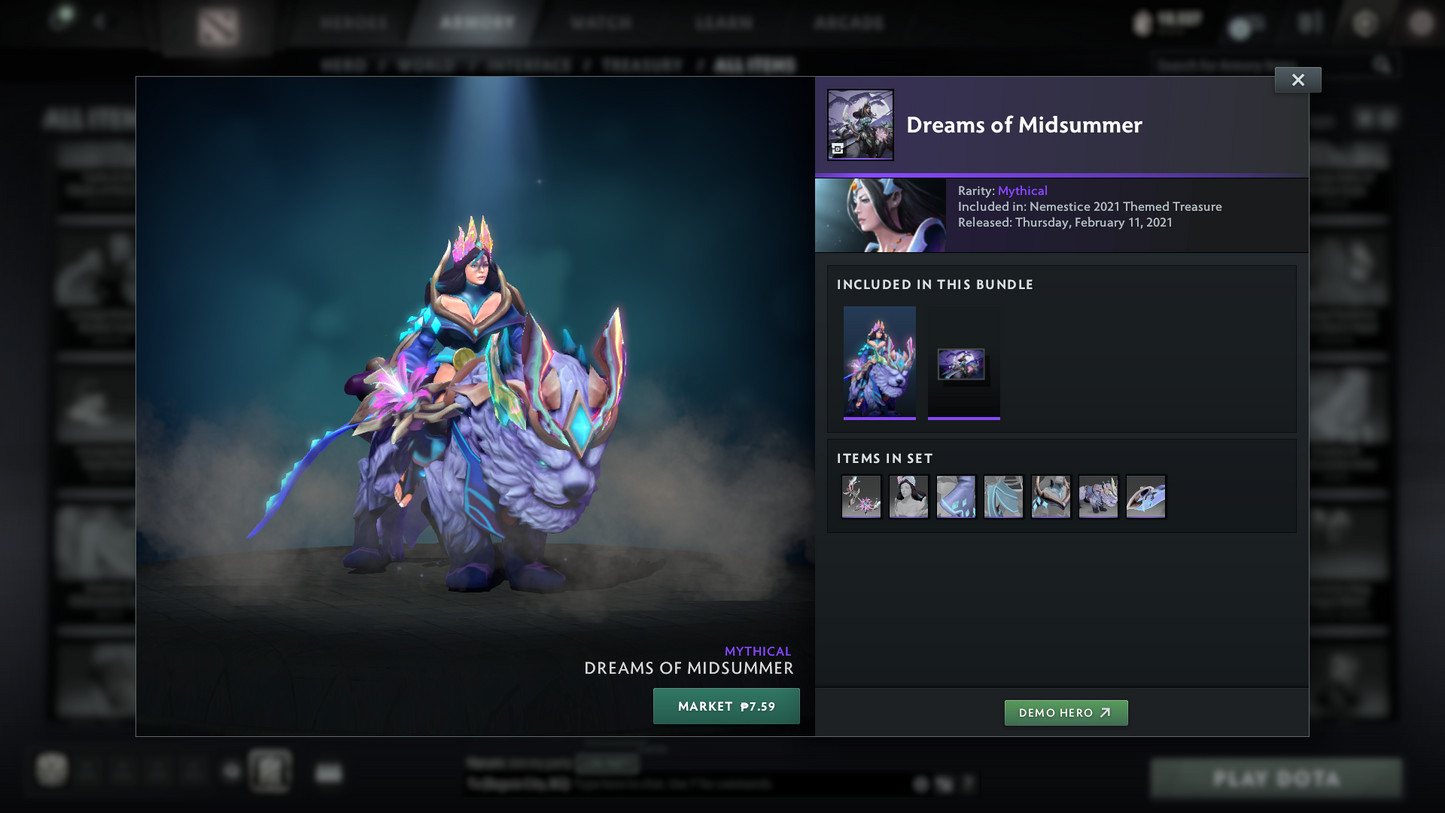Screen dimensions: 1445x813
Task: Click the Dreams of Midsummer bundle icon in header
Action: tap(860, 125)
